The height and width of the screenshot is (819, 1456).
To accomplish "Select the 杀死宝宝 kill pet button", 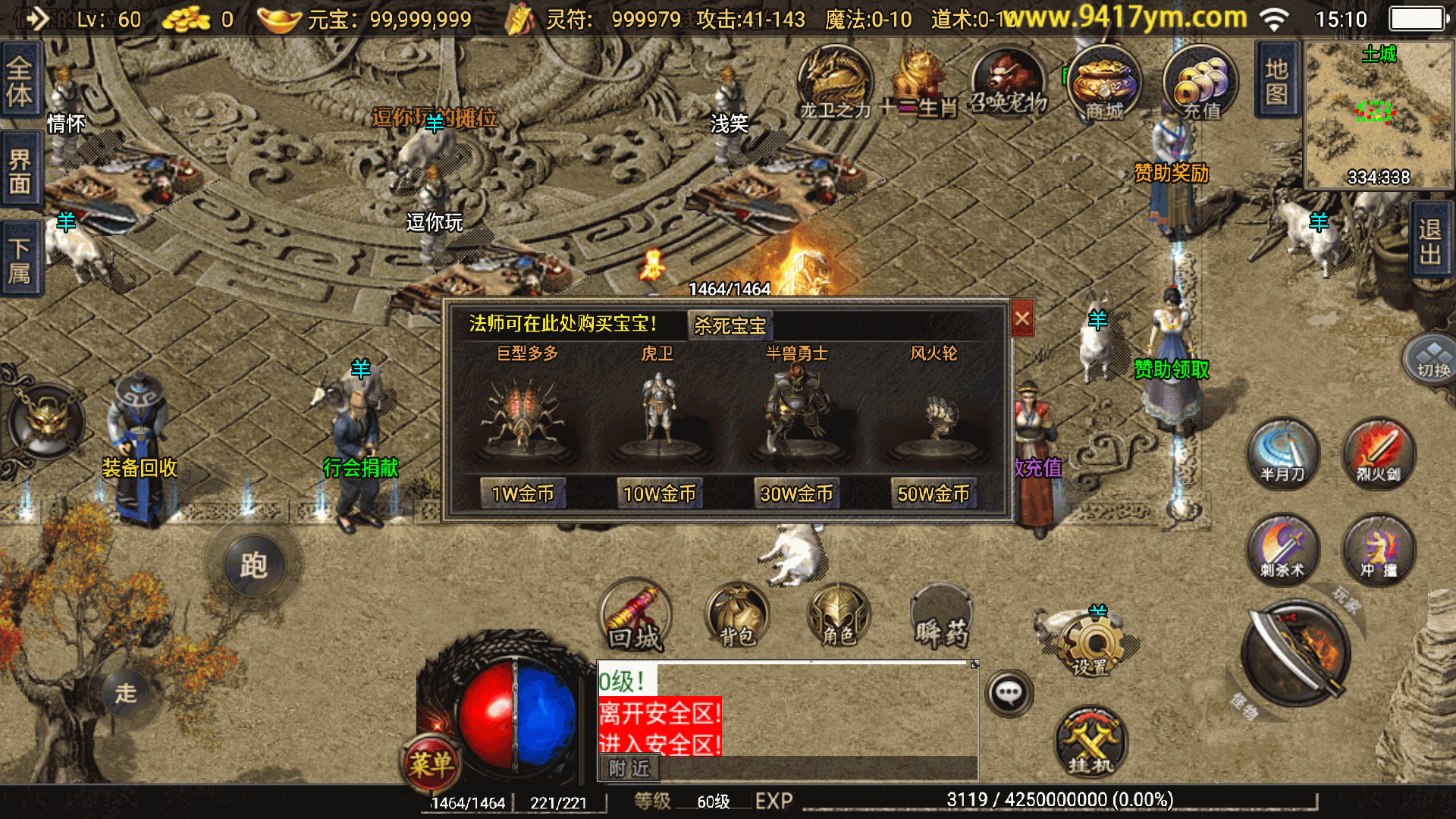I will (730, 325).
